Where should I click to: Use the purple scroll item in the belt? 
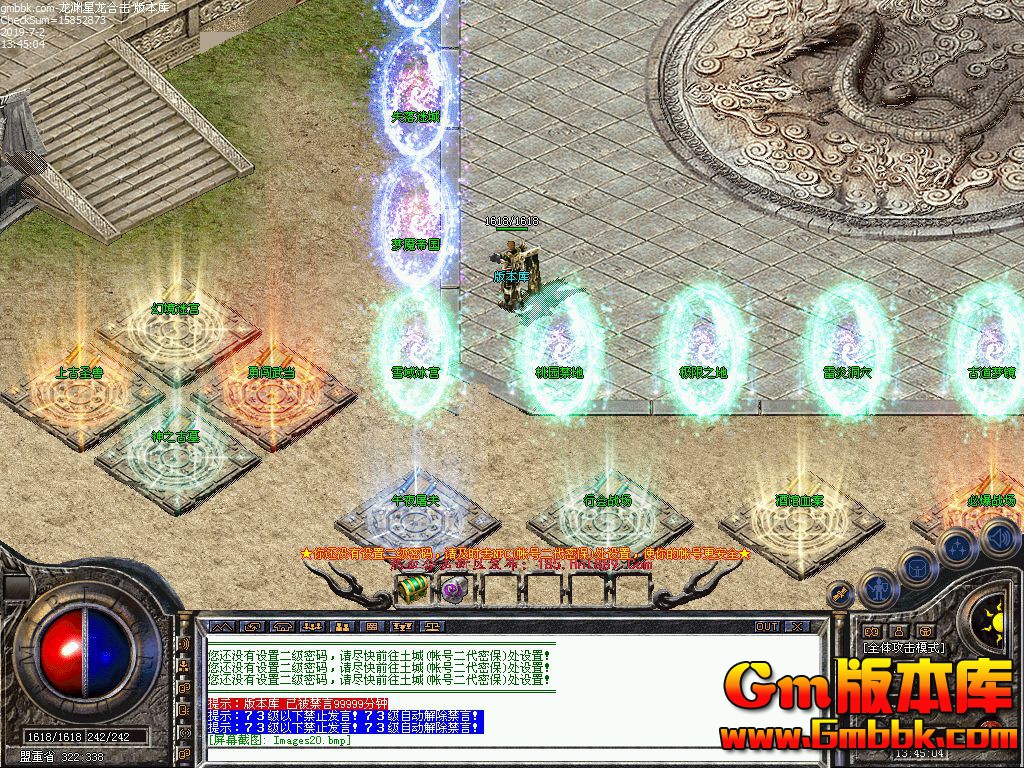point(450,589)
